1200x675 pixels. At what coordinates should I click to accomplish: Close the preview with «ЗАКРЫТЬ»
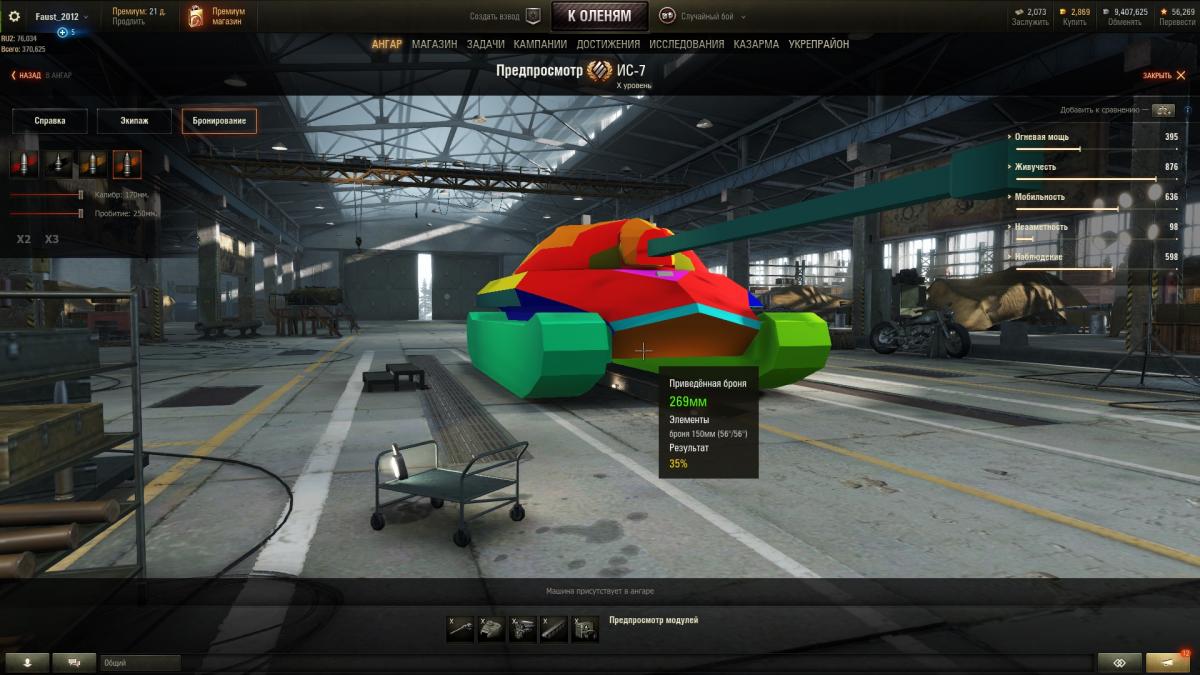pyautogui.click(x=1160, y=75)
